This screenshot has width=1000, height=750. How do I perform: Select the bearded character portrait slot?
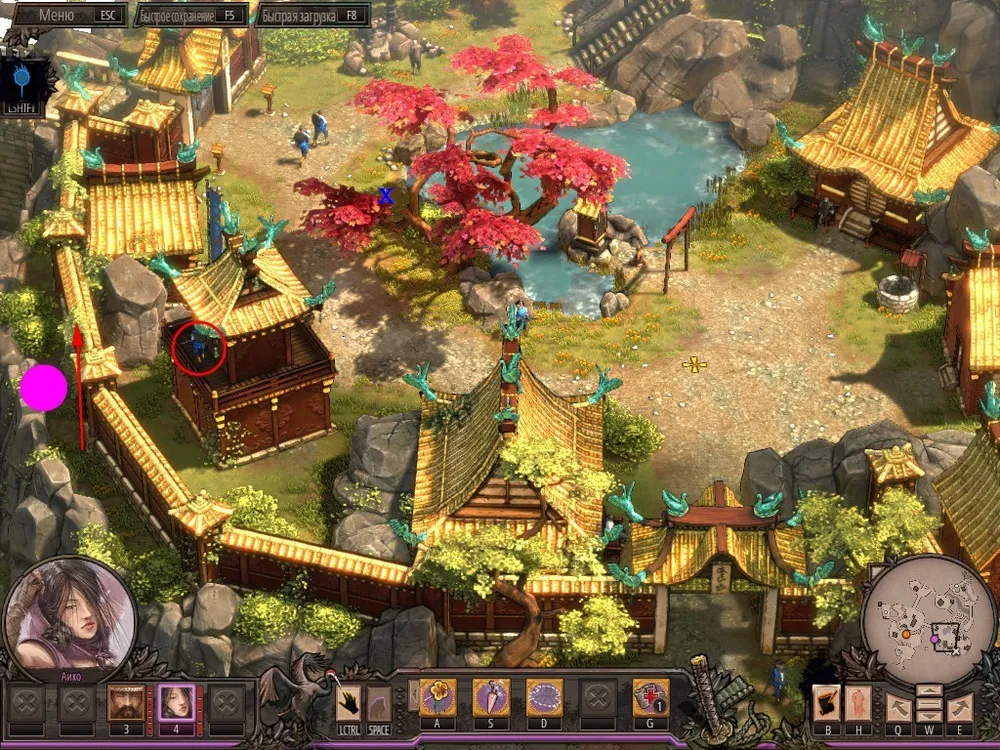125,702
